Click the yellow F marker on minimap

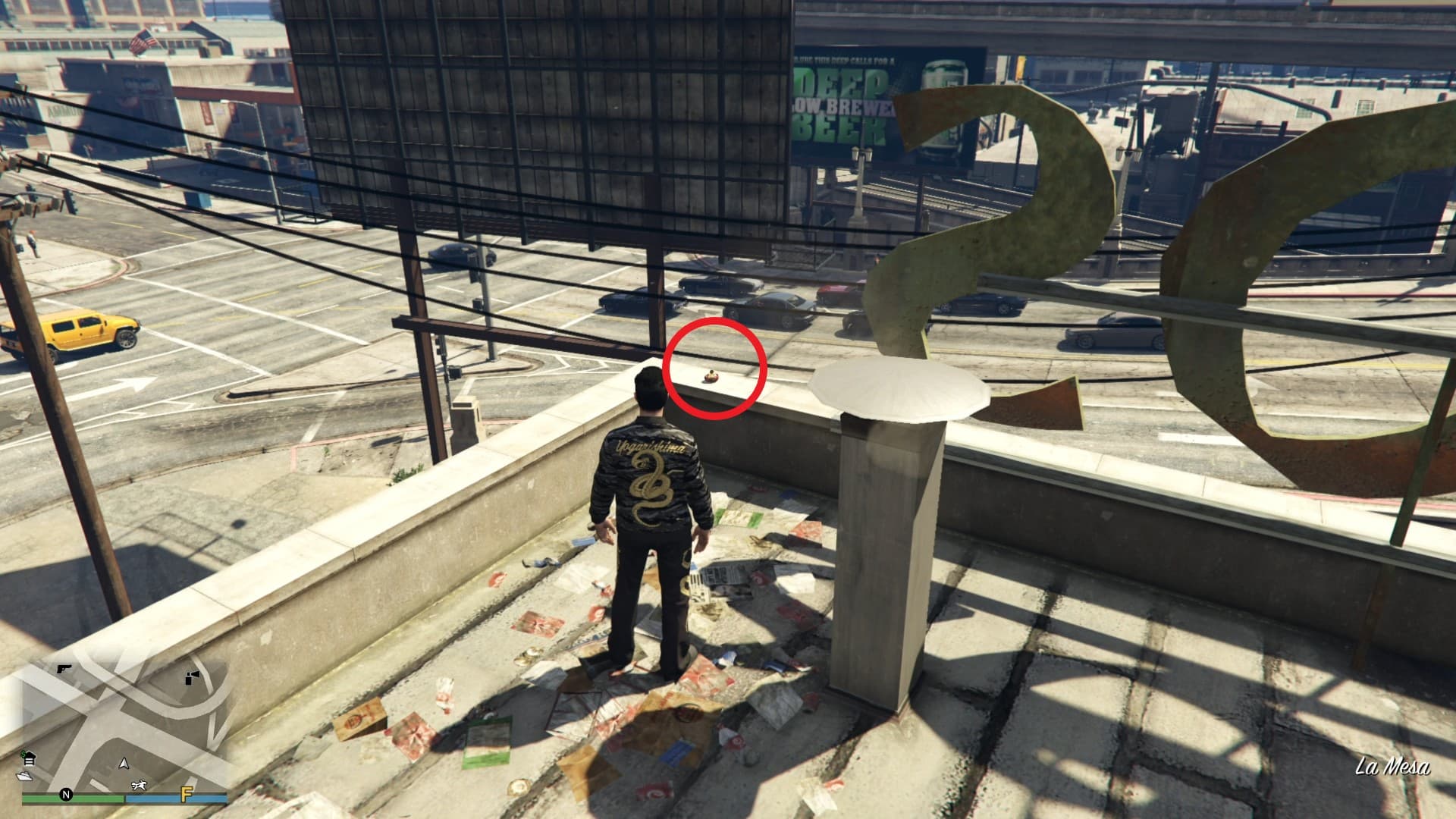pos(185,795)
